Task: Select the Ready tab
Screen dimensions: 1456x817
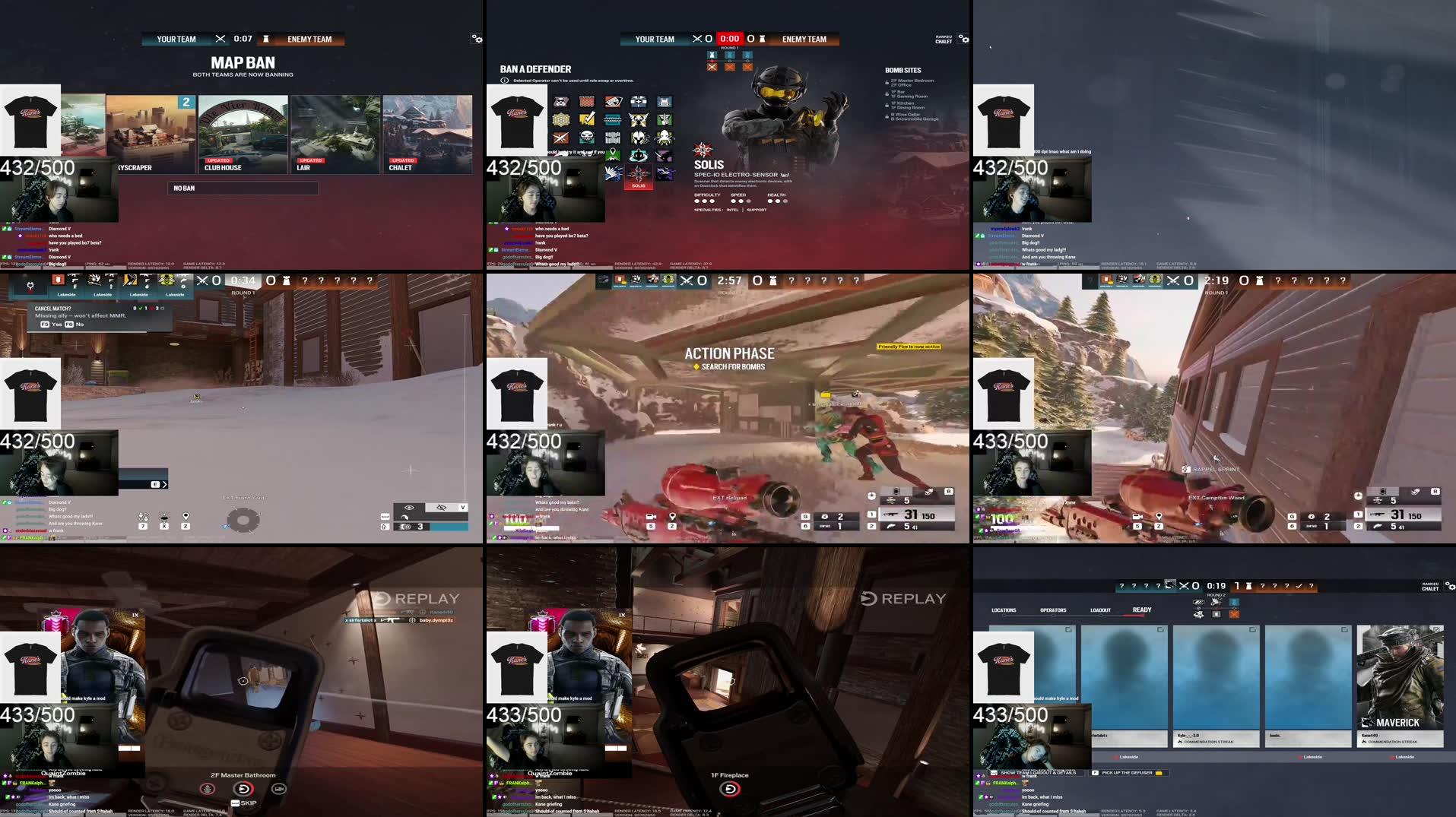Action: [x=1142, y=610]
